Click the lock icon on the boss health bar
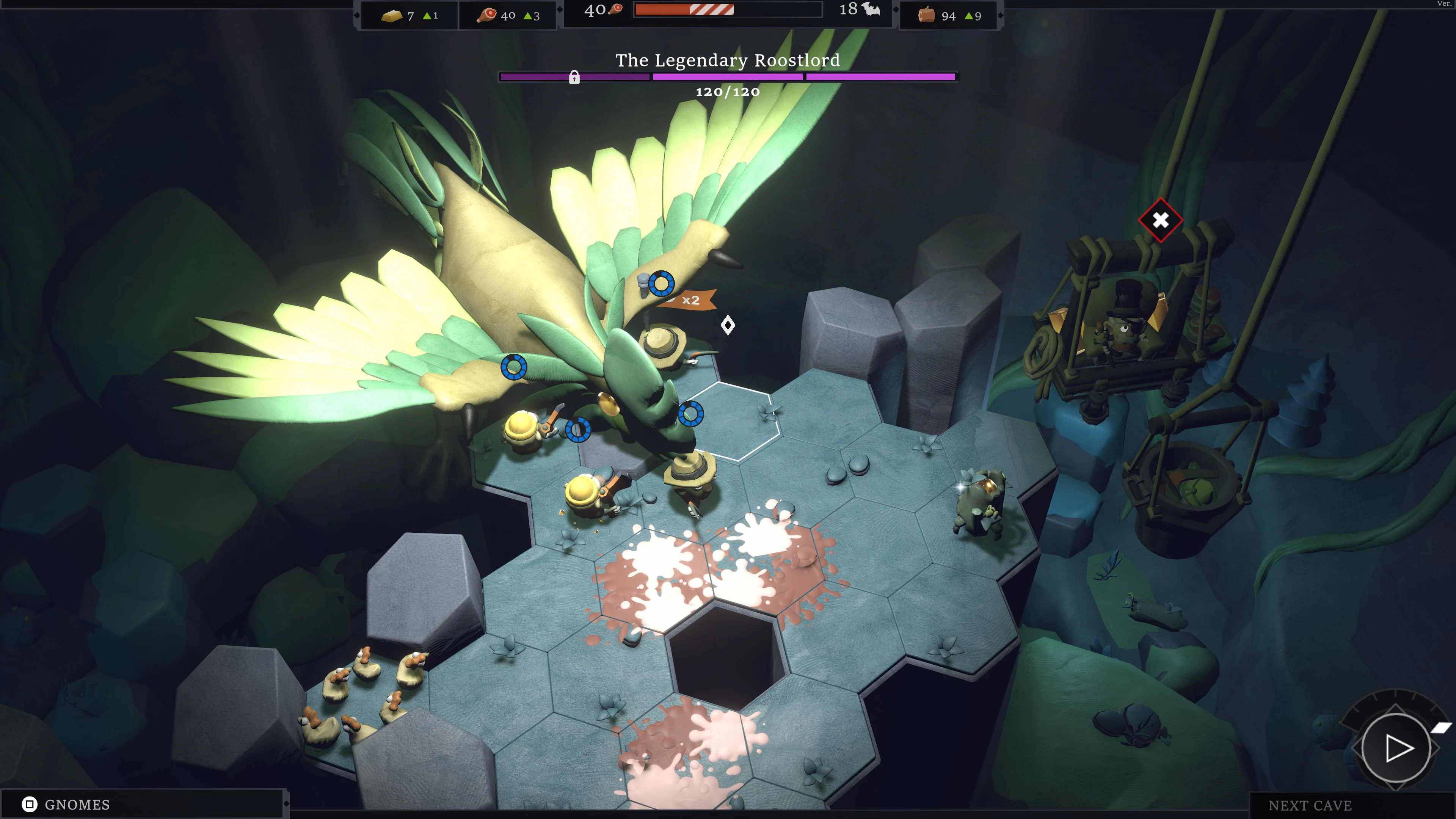This screenshot has width=1456, height=819. (574, 77)
